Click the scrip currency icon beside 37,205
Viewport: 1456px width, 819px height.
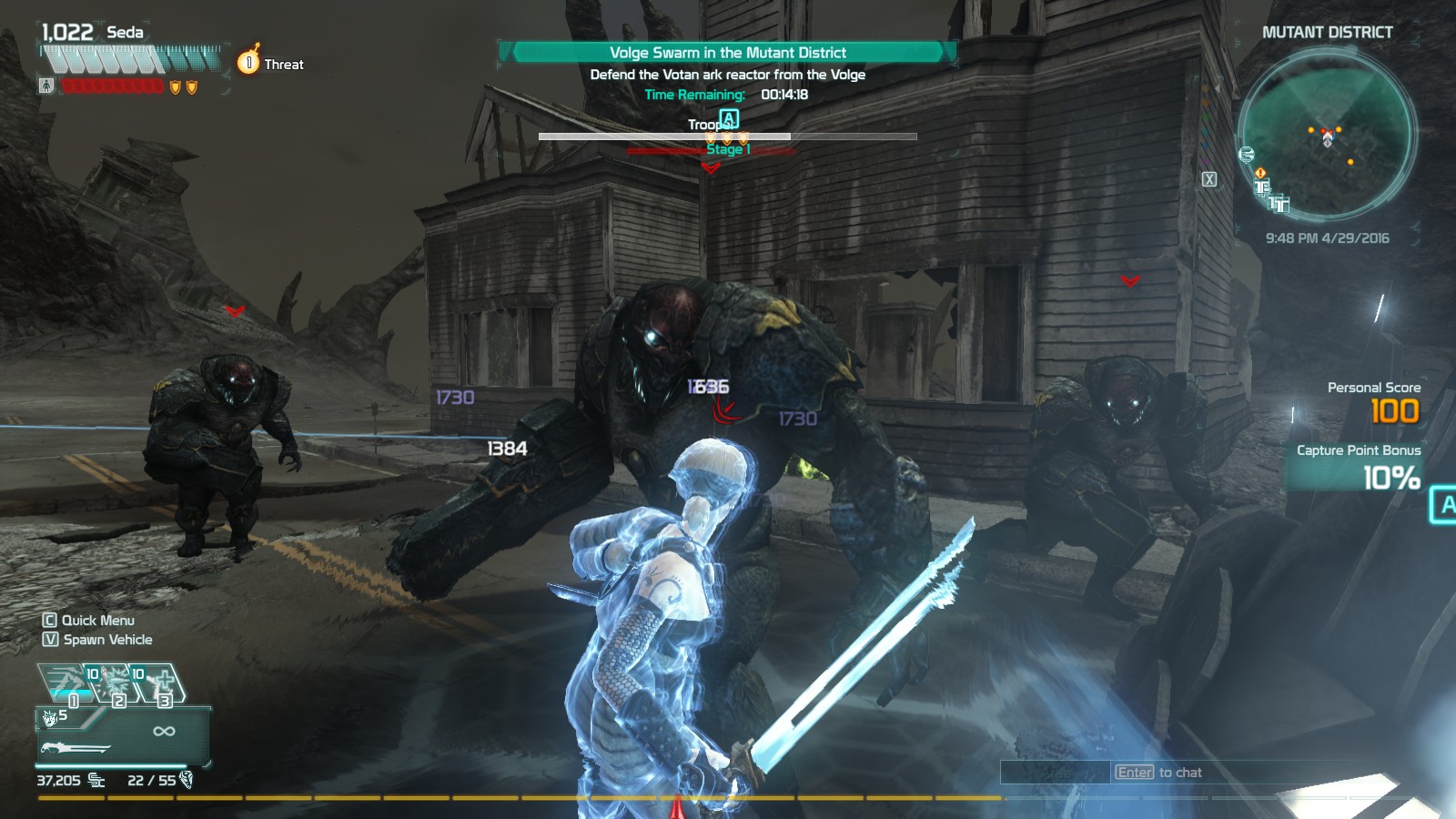click(x=95, y=782)
